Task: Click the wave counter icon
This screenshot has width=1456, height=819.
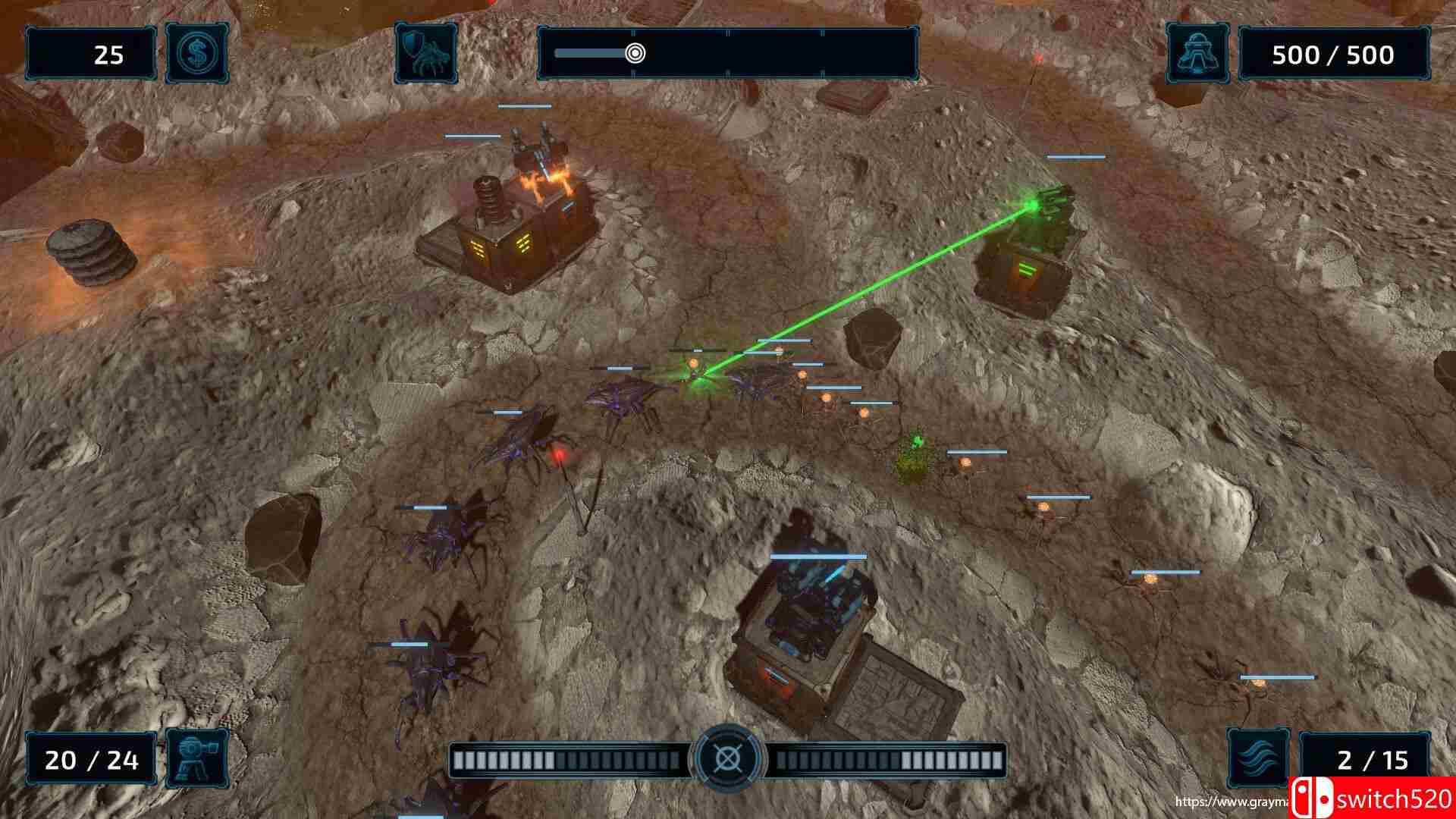Action: tap(1258, 759)
